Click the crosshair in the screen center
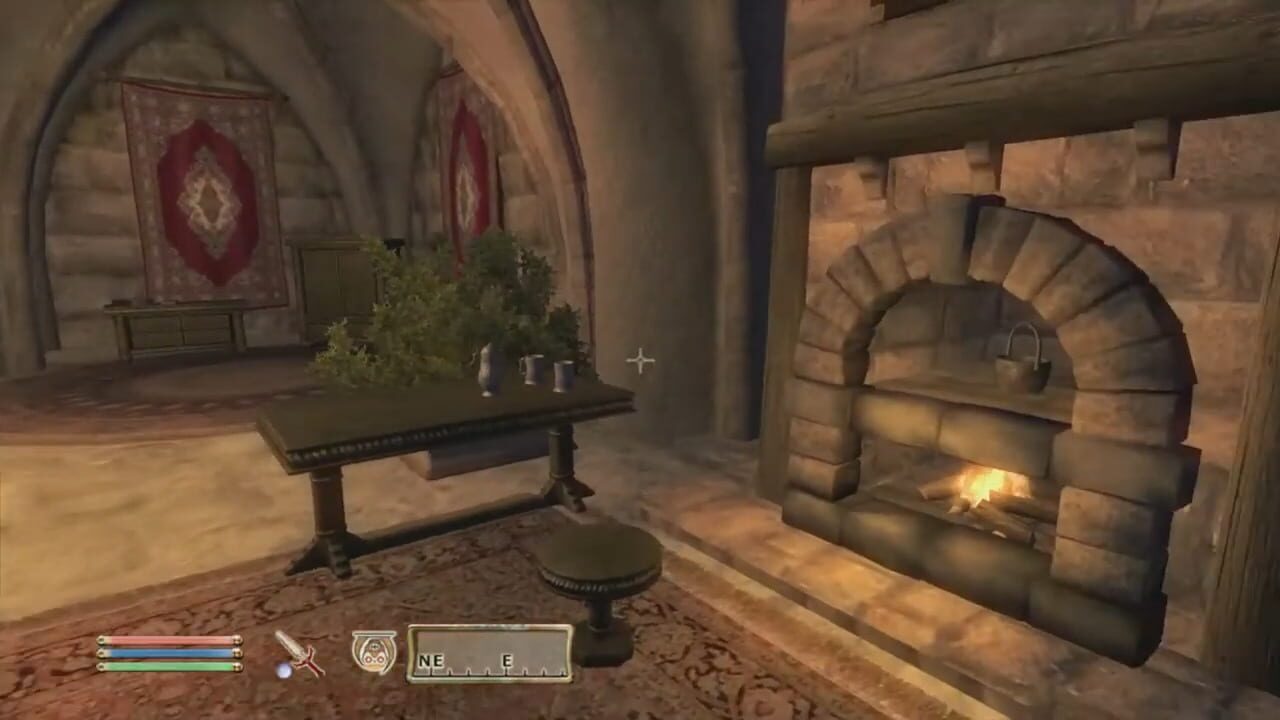This screenshot has width=1280, height=720. pos(639,360)
